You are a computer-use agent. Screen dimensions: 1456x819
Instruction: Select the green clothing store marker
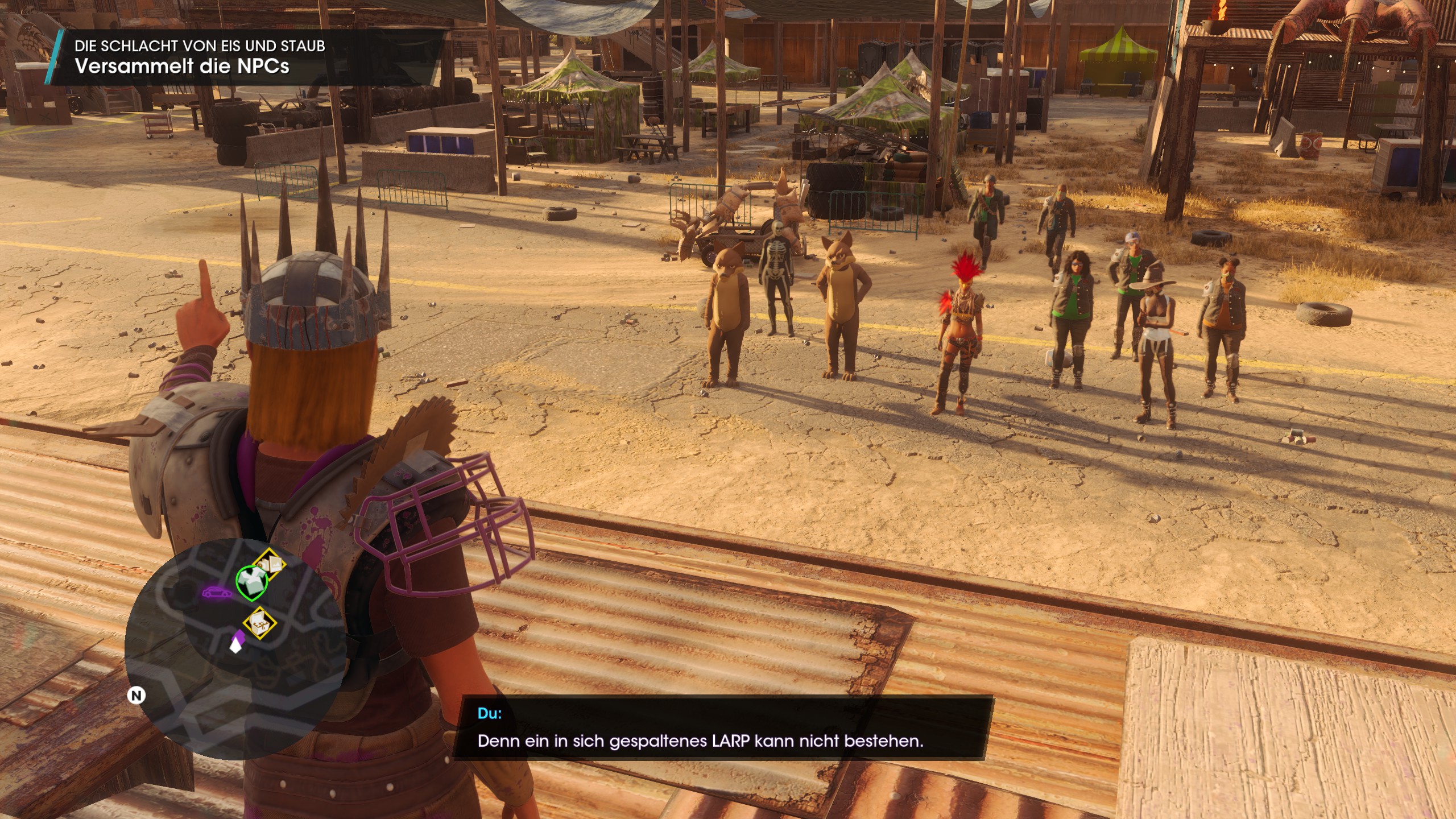(251, 582)
